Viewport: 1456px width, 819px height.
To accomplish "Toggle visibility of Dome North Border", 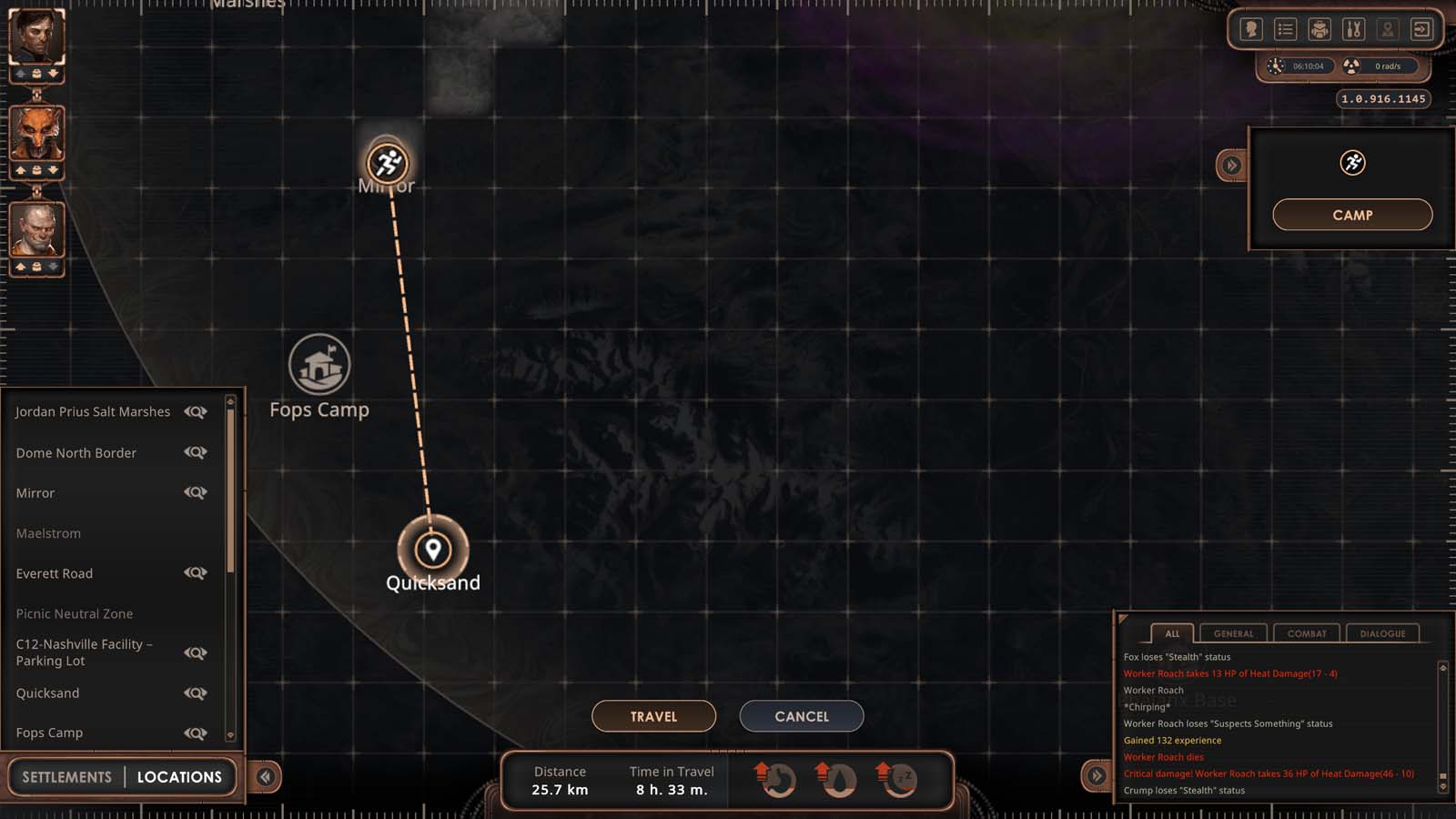I will pos(196,452).
